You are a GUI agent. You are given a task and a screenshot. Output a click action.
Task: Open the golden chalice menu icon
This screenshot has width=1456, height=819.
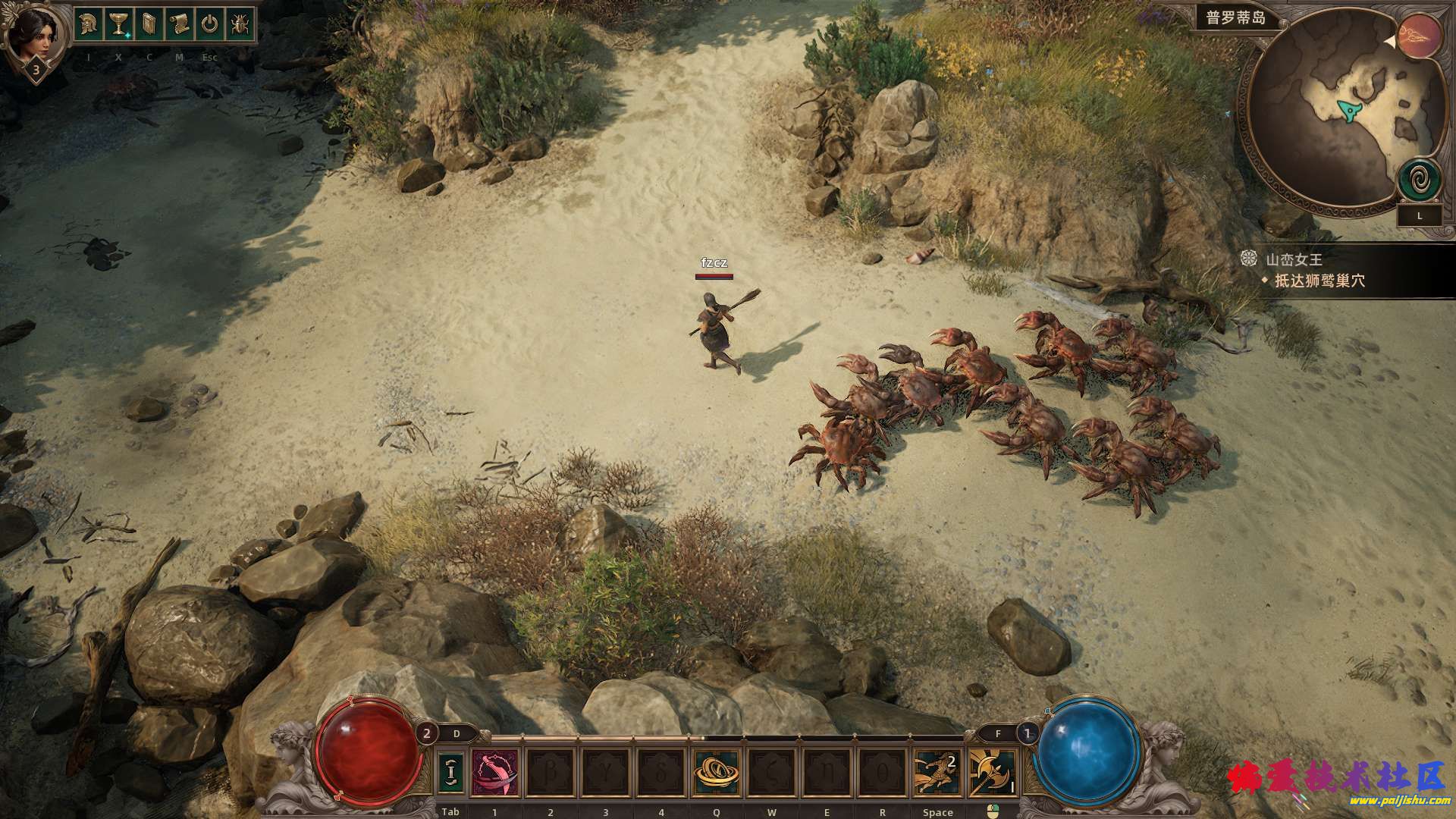tap(118, 25)
